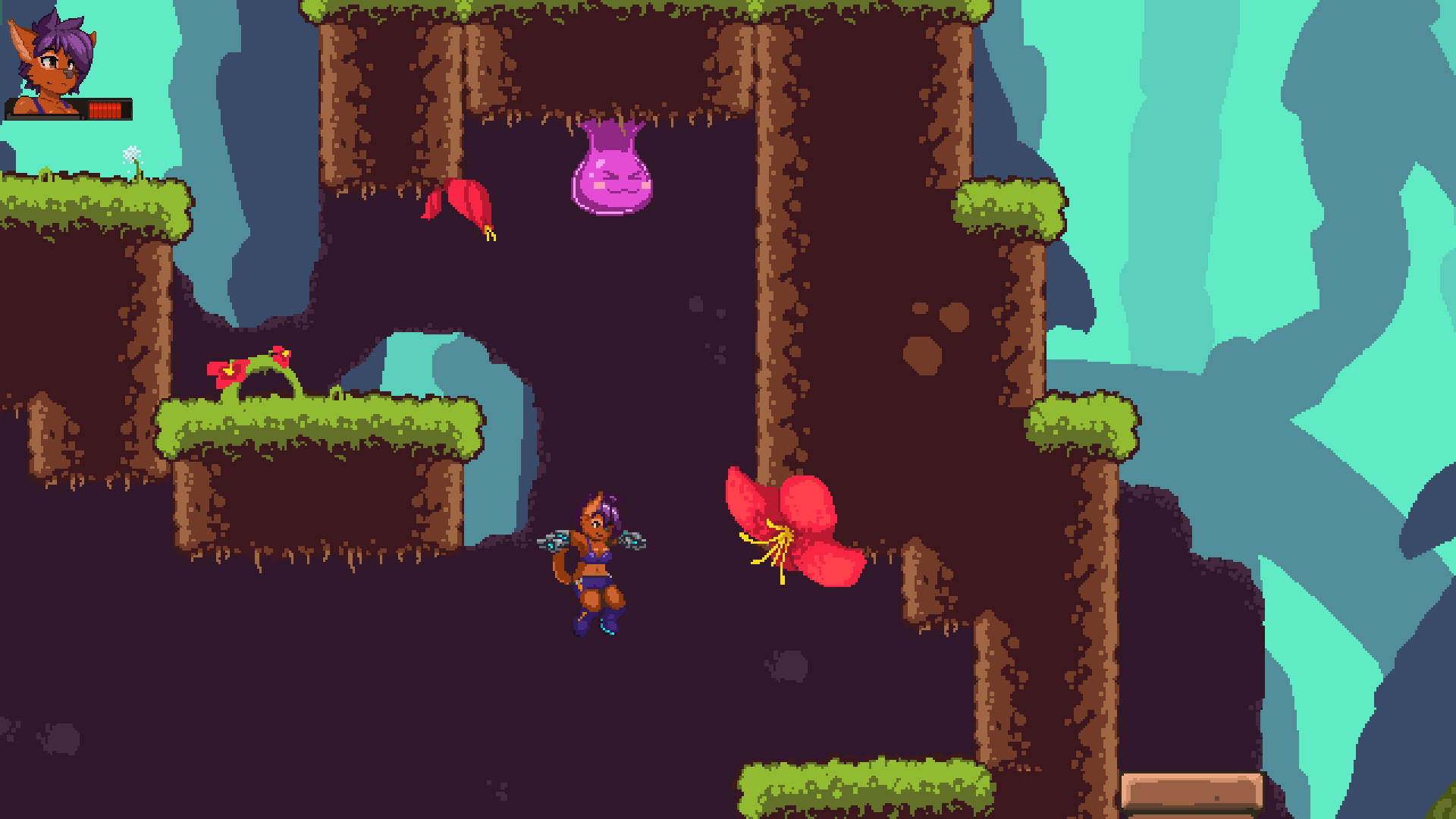Click the red segmented health bar
This screenshot has width=1456, height=819.
106,110
